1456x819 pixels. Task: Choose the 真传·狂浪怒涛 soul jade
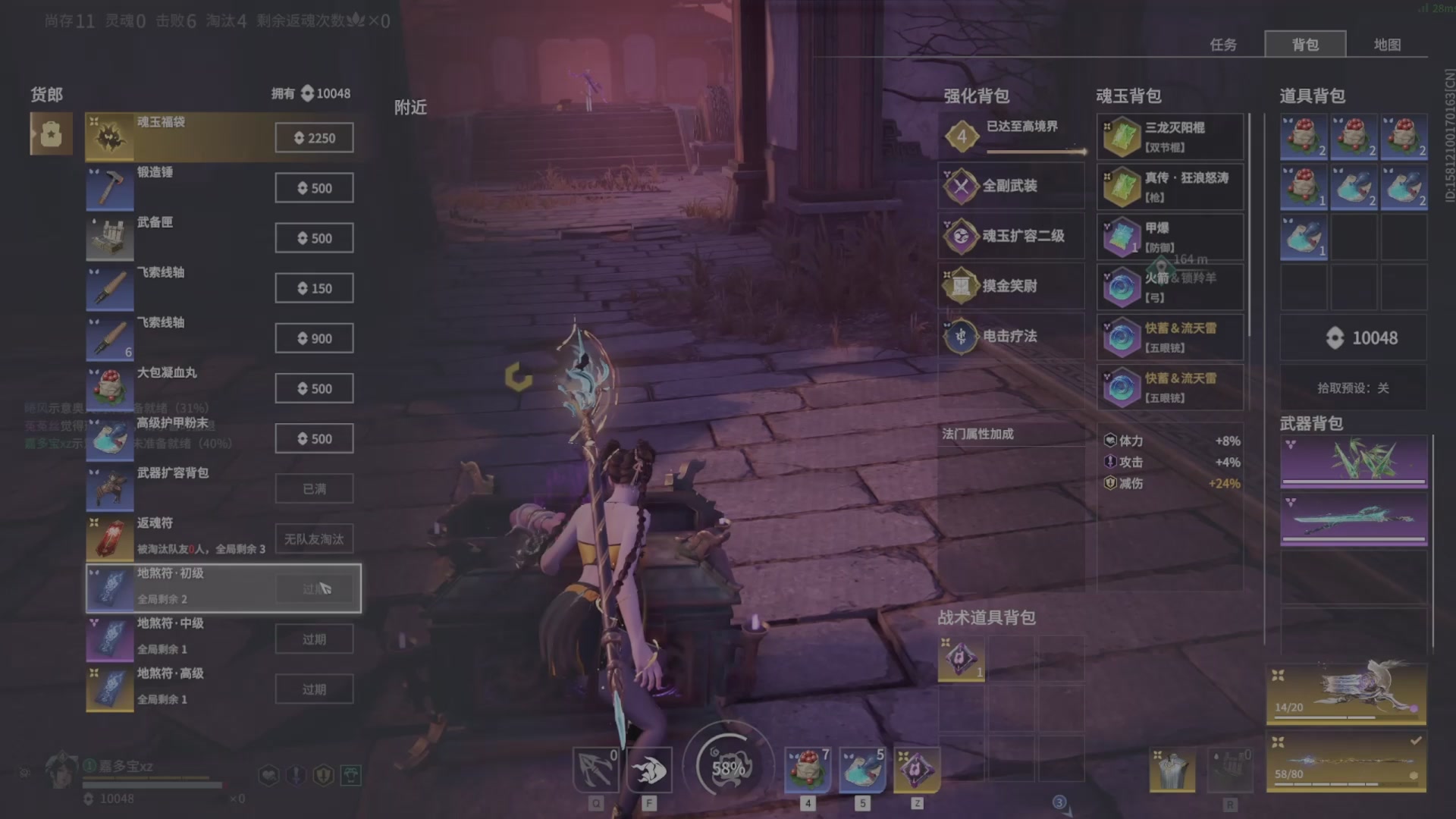(x=1170, y=187)
